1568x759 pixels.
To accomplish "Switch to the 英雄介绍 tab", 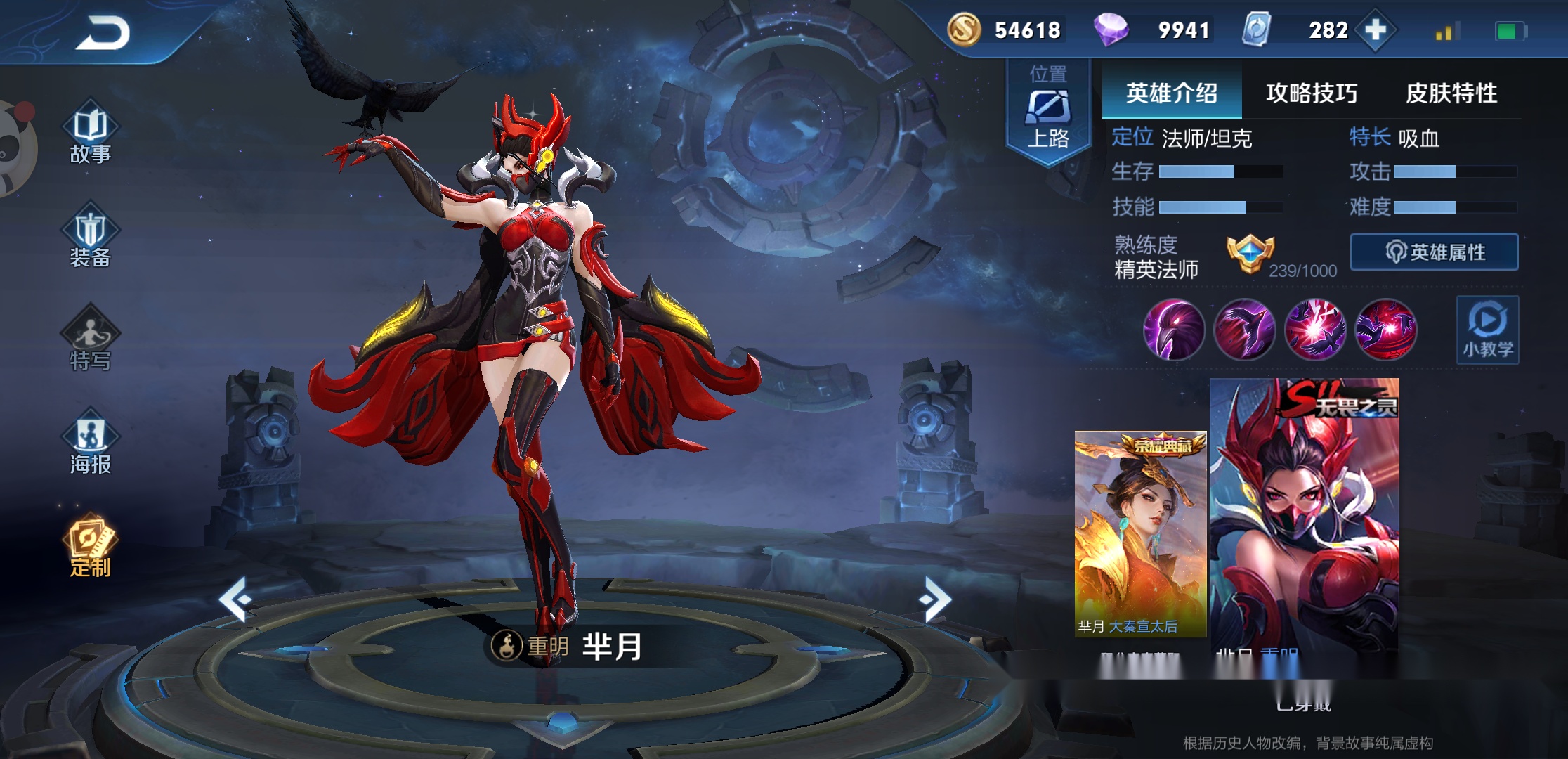I will (1171, 93).
